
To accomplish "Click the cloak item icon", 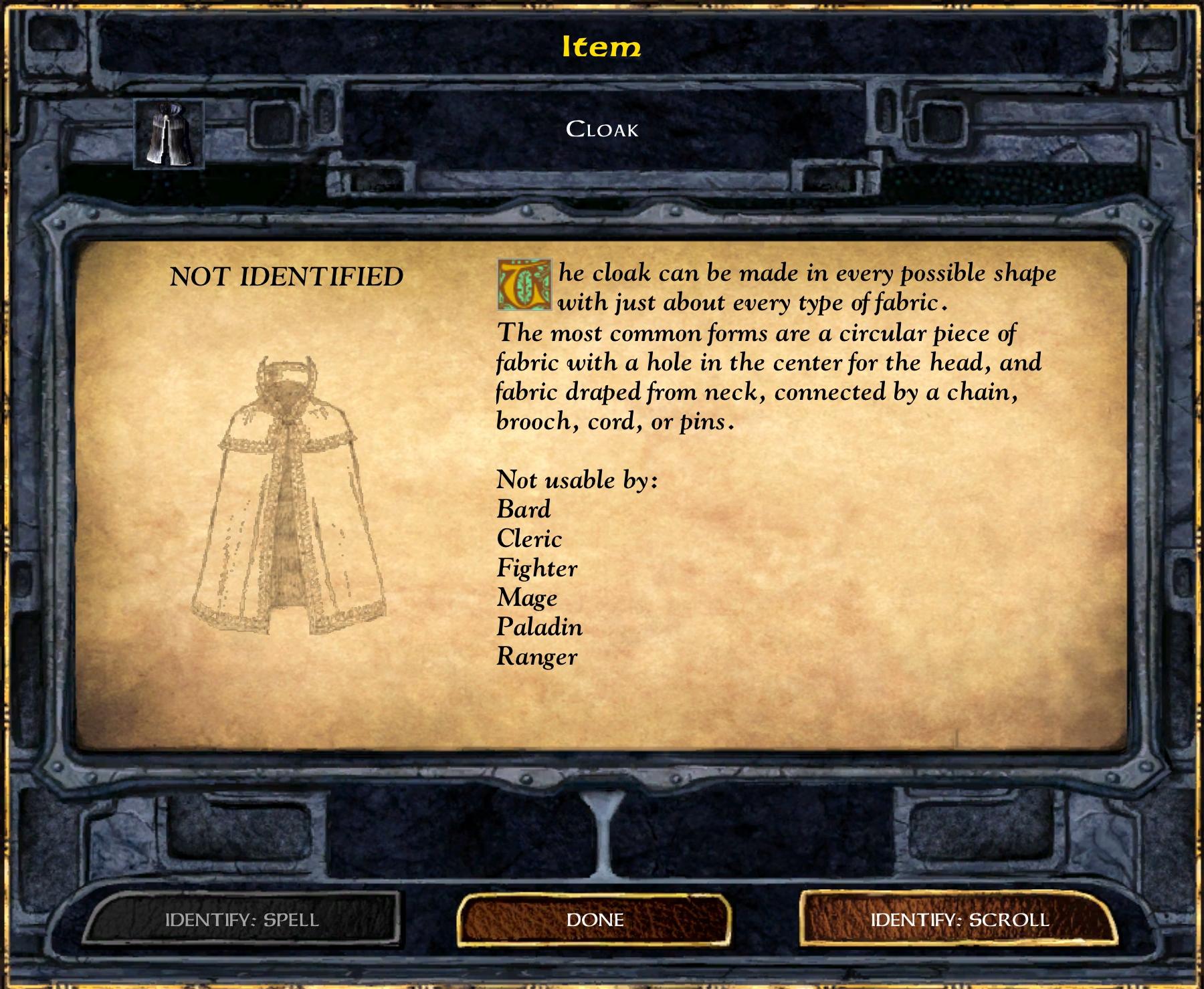I will (x=169, y=134).
